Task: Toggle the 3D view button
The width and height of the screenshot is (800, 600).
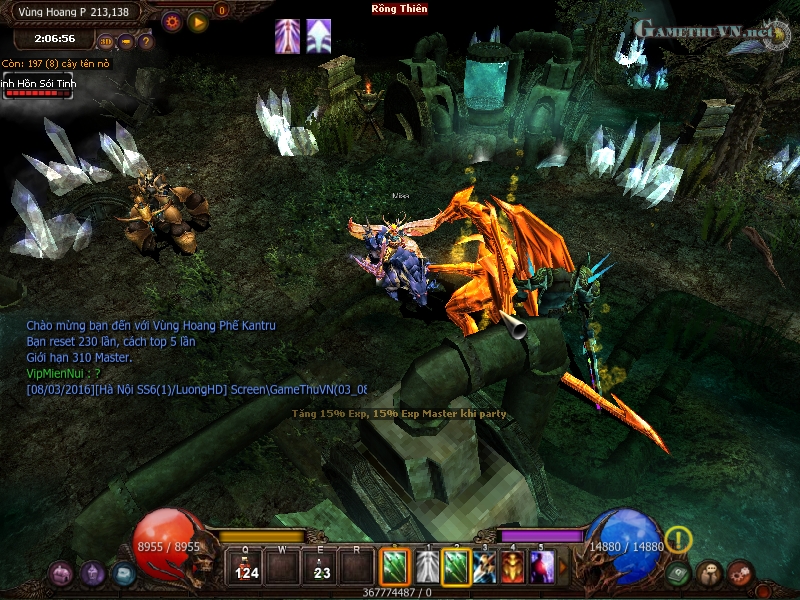Action: pos(106,42)
